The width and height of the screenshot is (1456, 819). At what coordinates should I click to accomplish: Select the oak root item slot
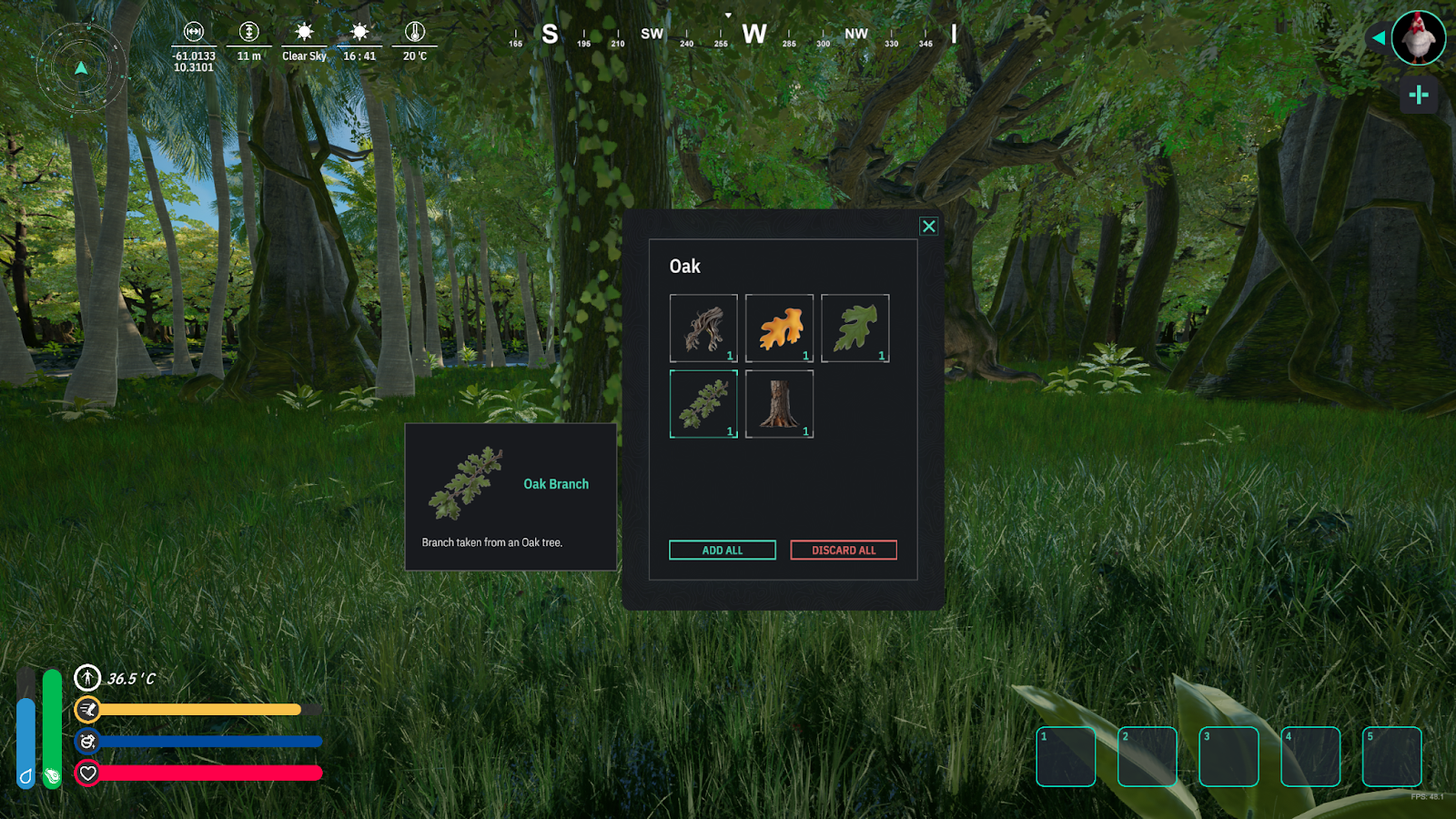click(703, 329)
